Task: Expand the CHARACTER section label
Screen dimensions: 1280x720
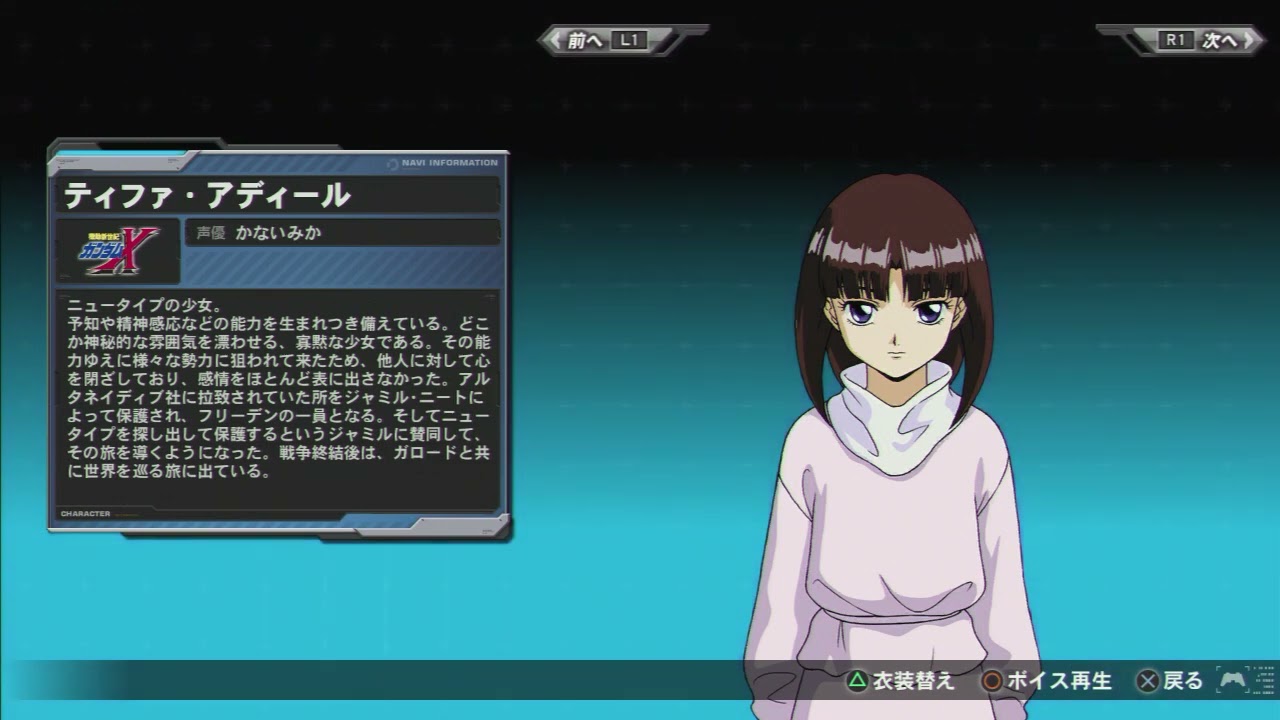Action: tap(85, 512)
